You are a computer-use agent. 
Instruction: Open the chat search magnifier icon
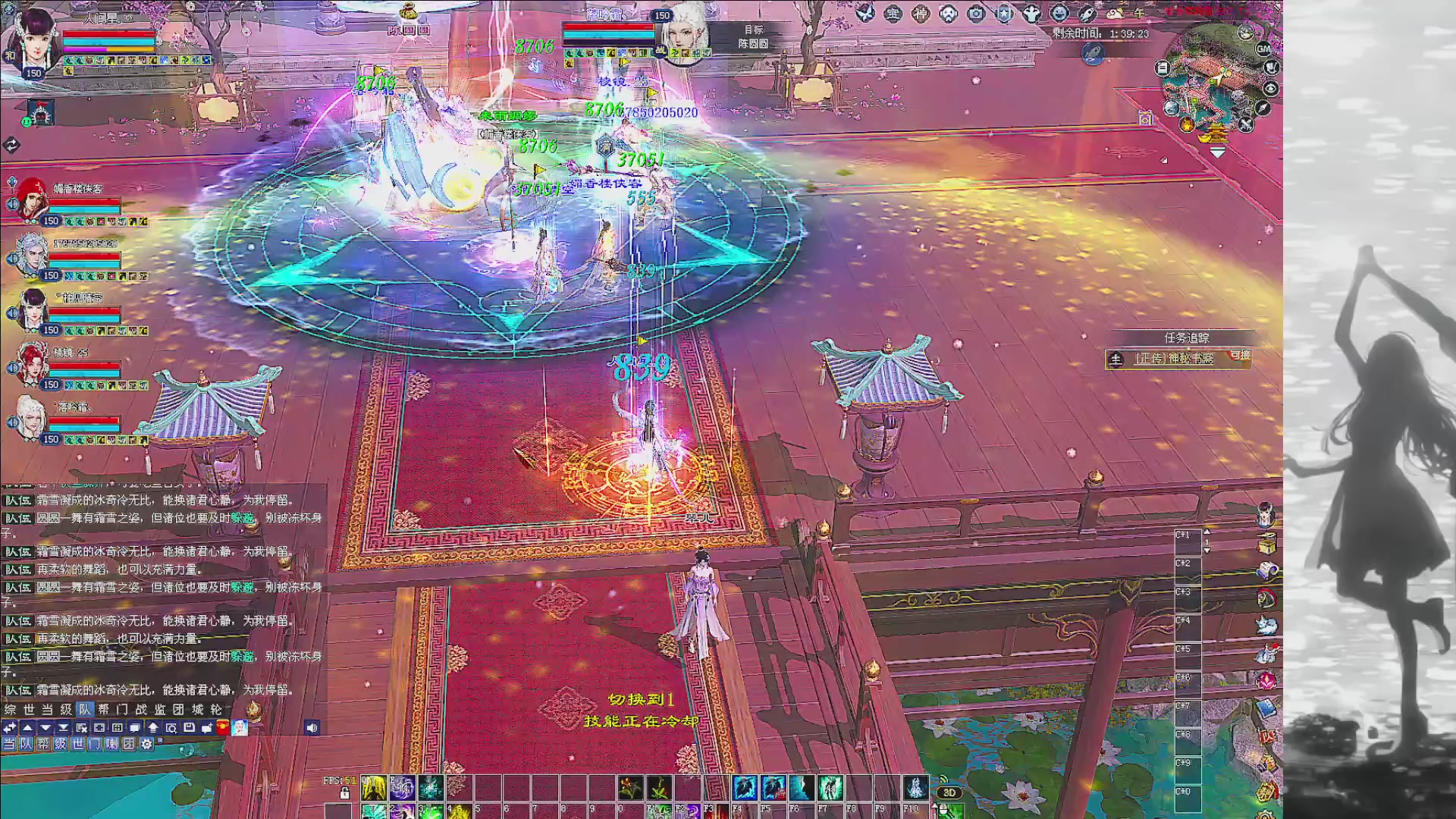click(x=171, y=728)
